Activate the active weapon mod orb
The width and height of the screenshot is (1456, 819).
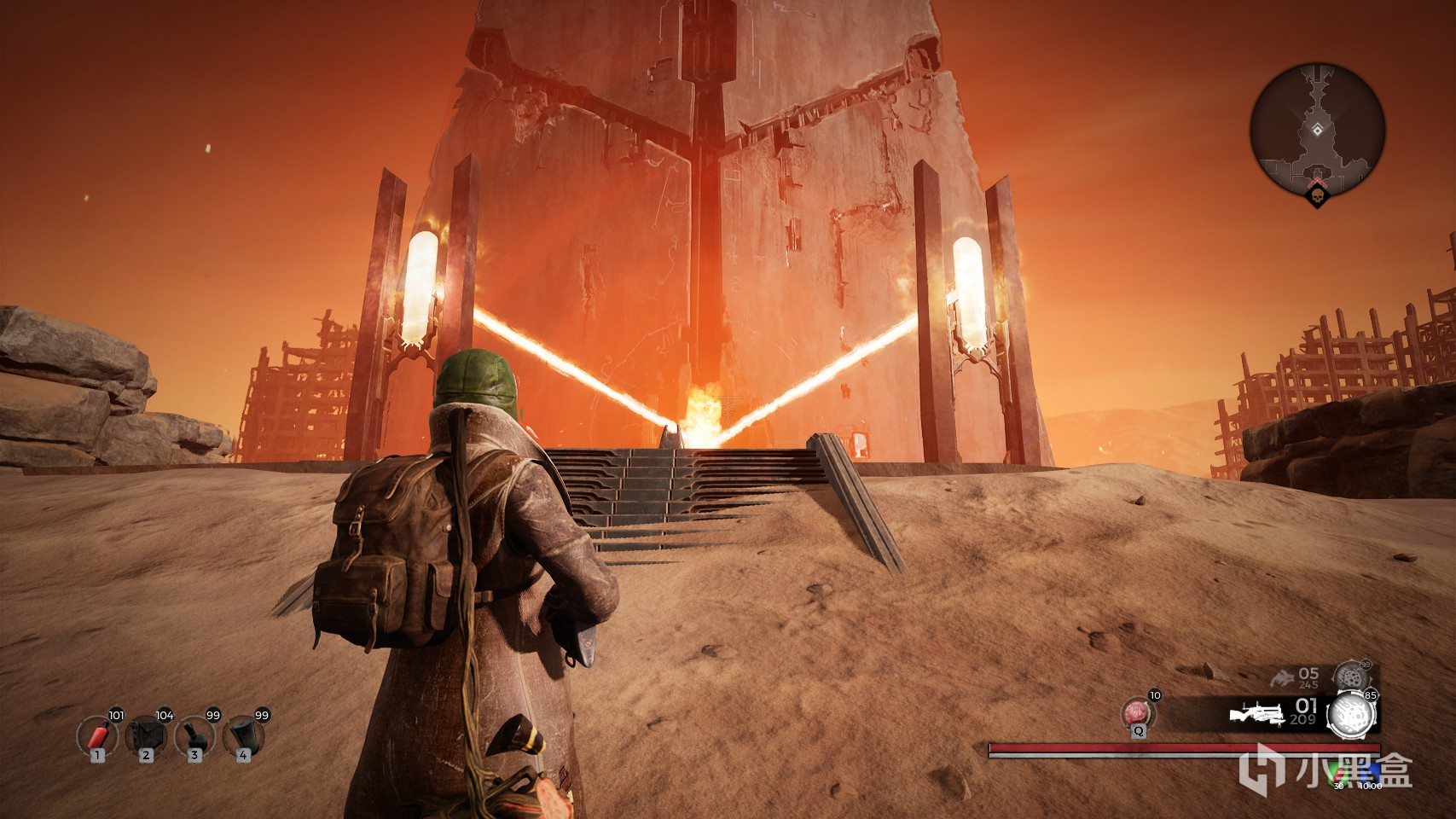1353,712
